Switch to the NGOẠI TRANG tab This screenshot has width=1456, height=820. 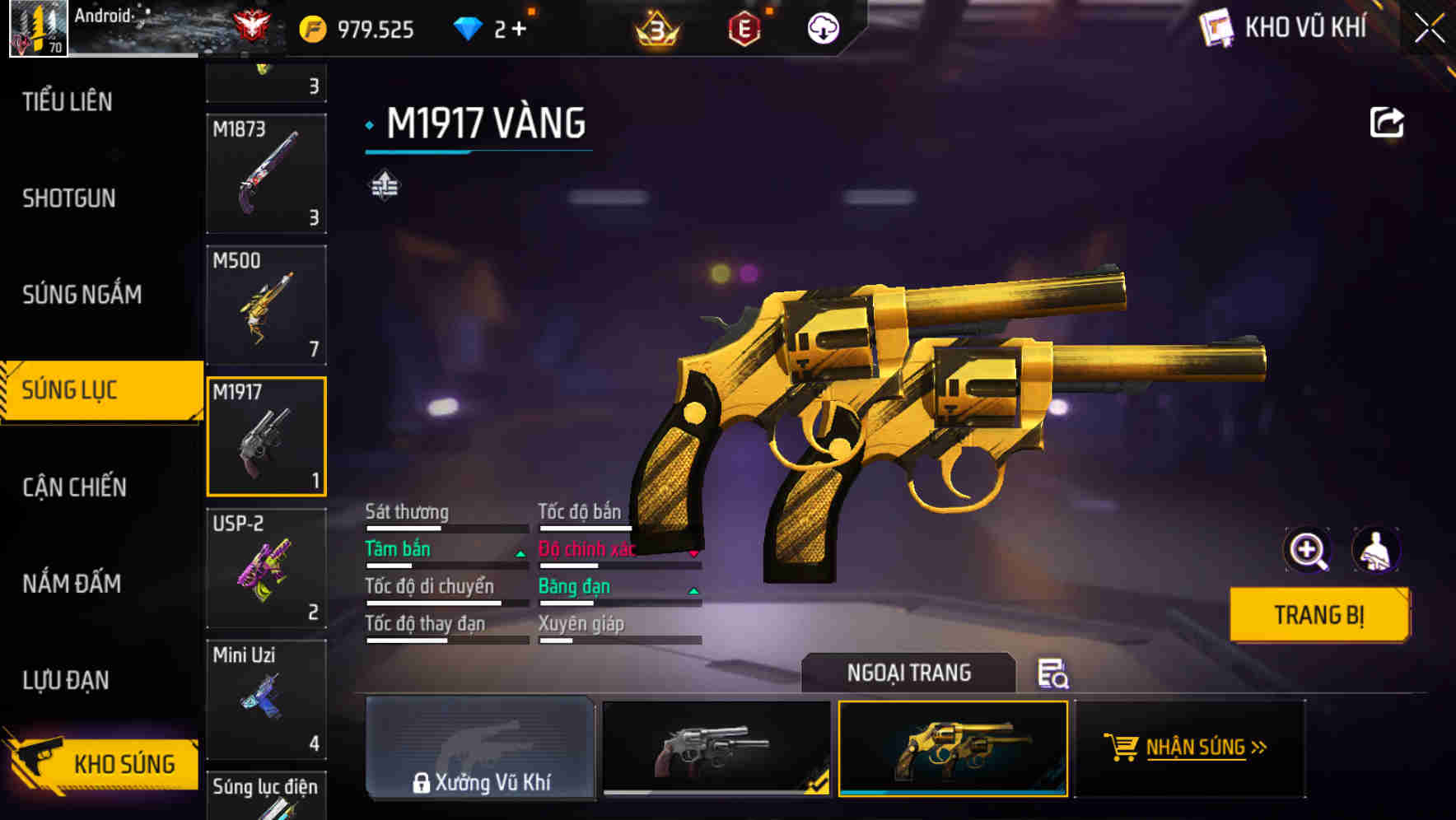pos(909,672)
